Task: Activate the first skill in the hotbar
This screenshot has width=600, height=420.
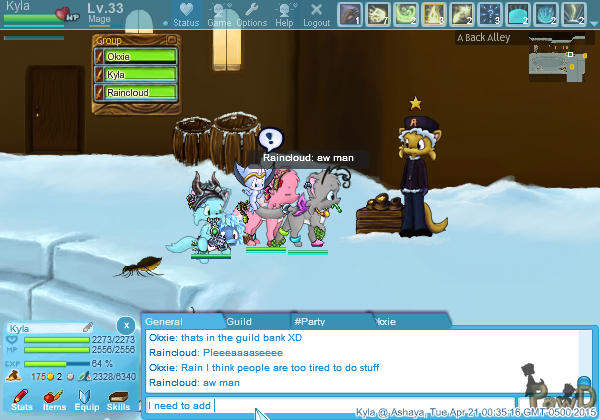Action: tap(349, 14)
